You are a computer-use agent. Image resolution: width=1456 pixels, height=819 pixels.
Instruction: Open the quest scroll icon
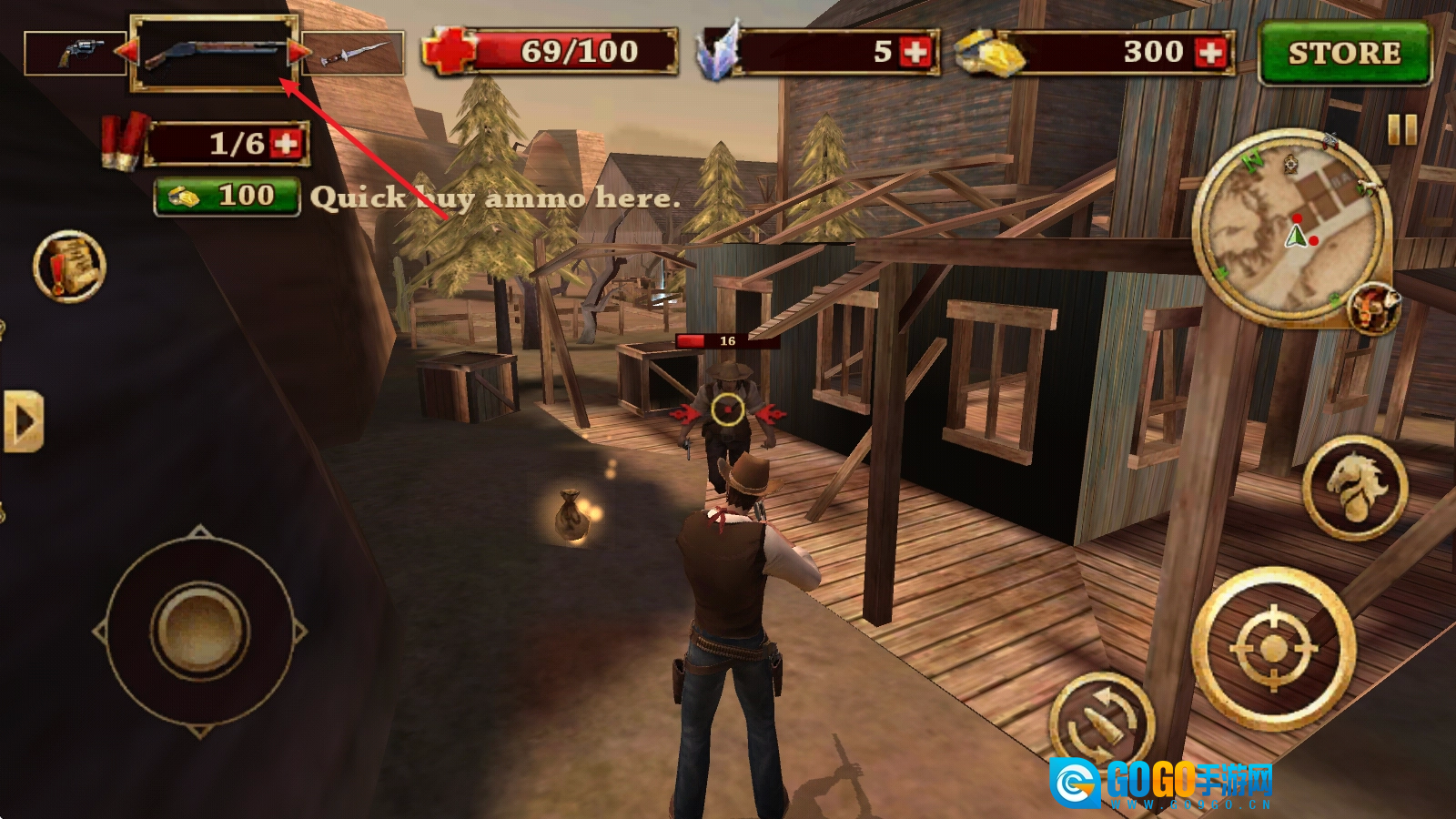tap(69, 267)
